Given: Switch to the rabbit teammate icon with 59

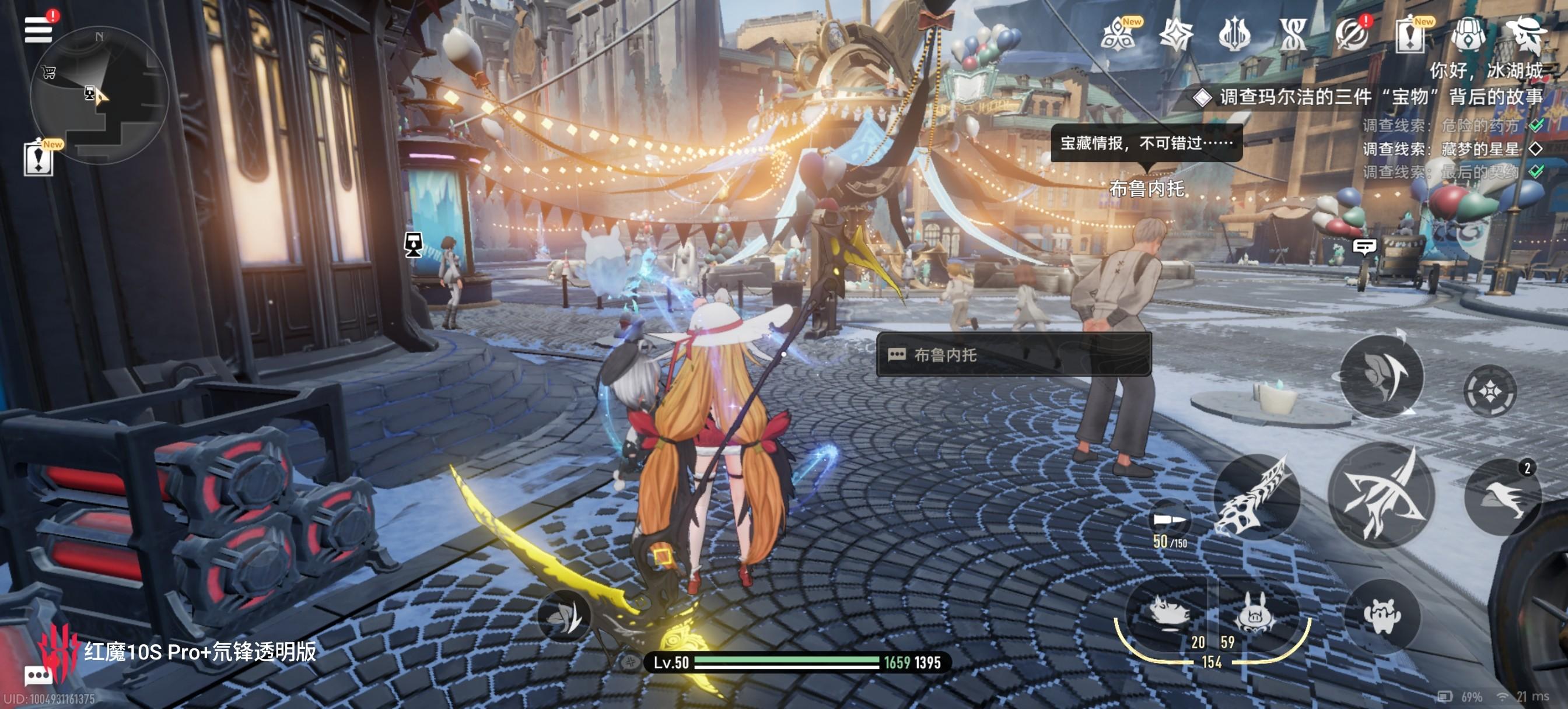Looking at the screenshot, I should click(x=1254, y=615).
